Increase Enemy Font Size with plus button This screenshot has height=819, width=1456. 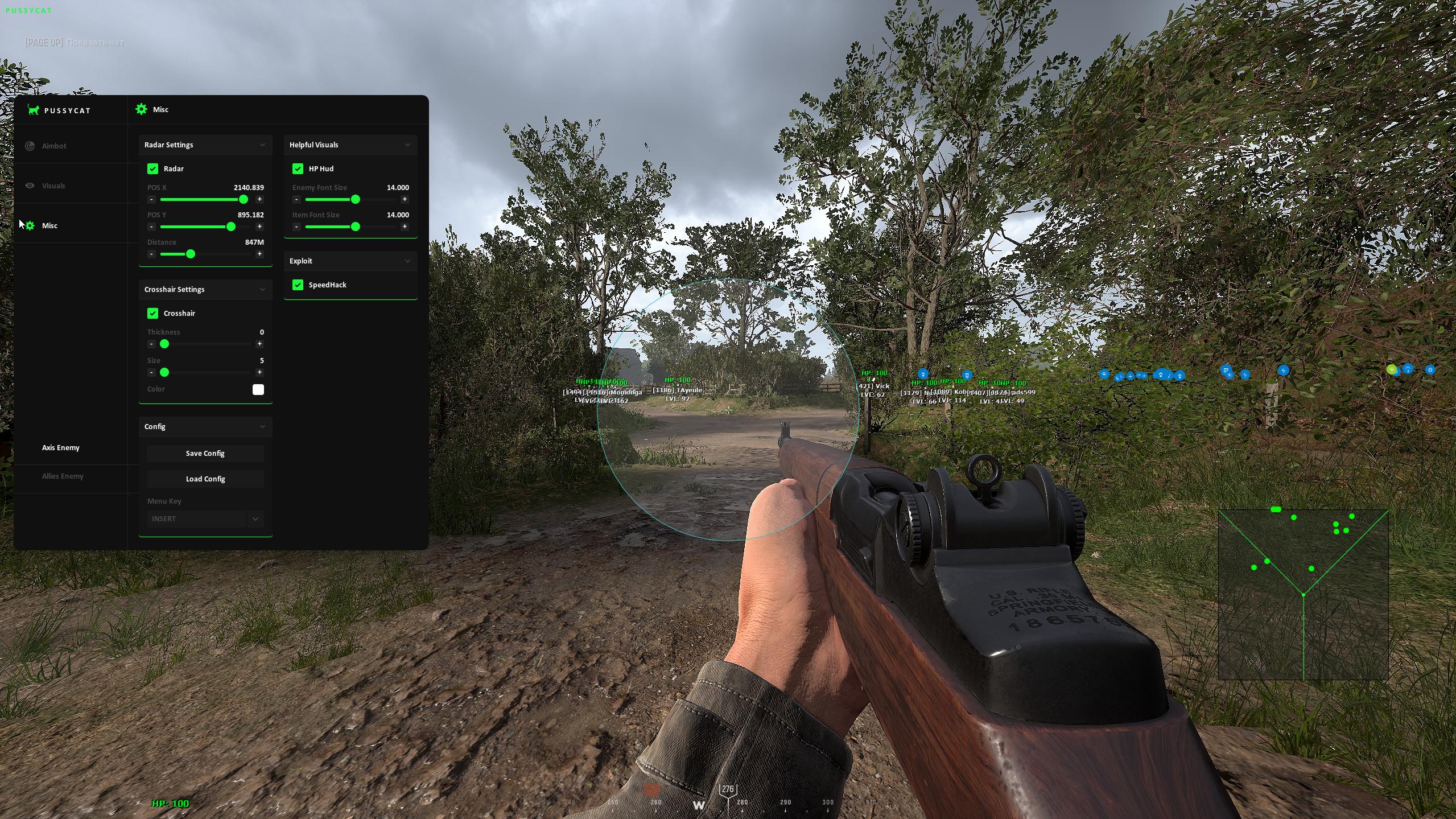[405, 199]
